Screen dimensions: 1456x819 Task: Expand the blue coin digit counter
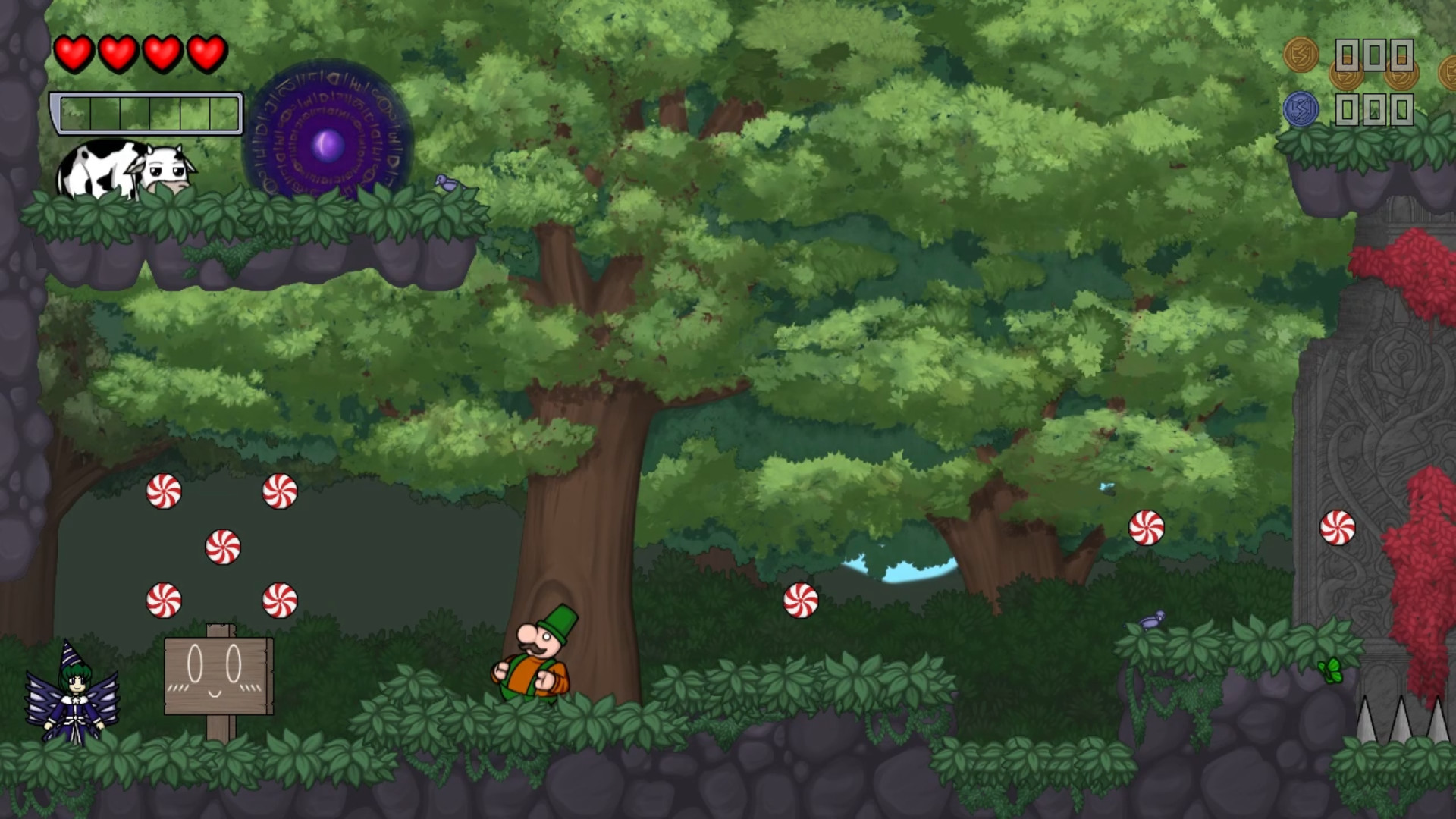[1374, 108]
